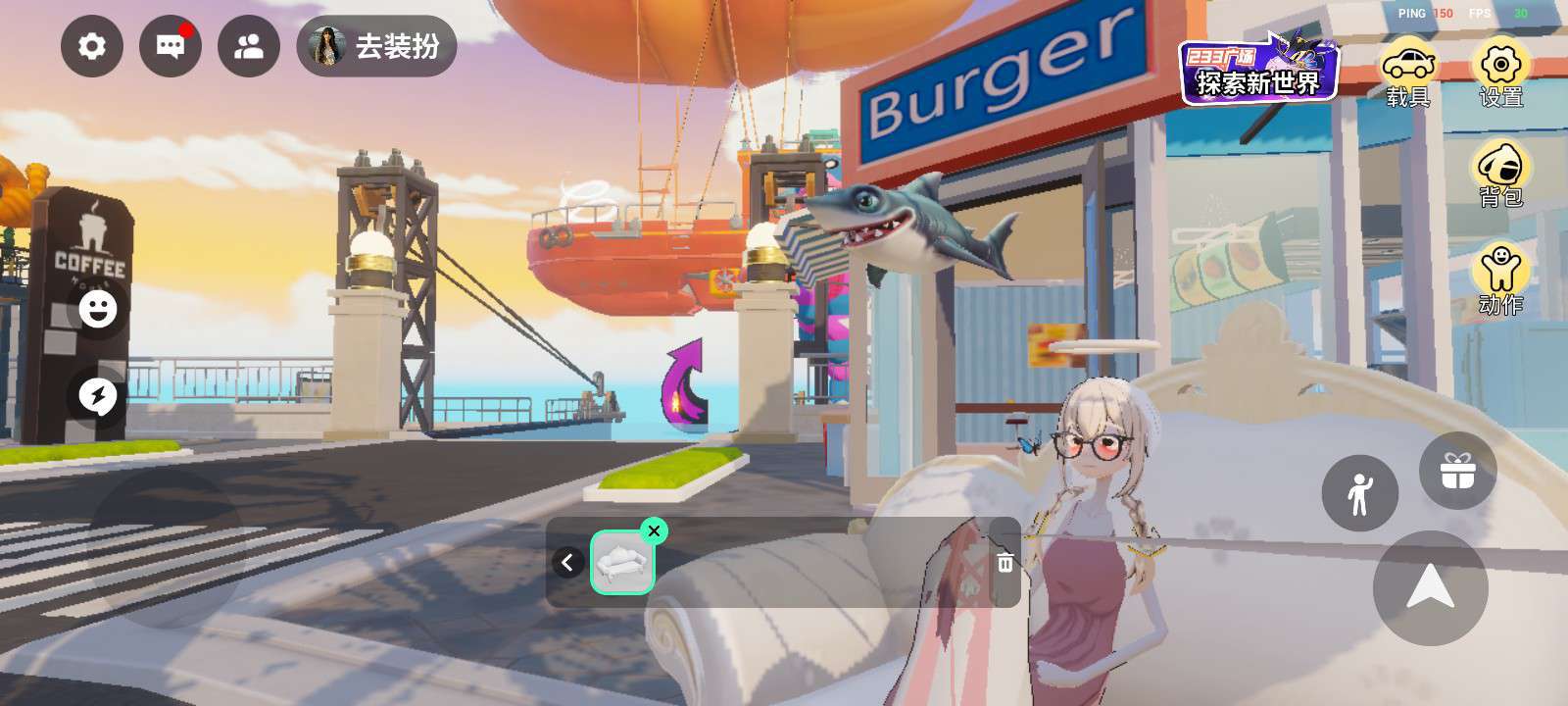
Task: Open the smiley emoji button
Action: (x=98, y=309)
